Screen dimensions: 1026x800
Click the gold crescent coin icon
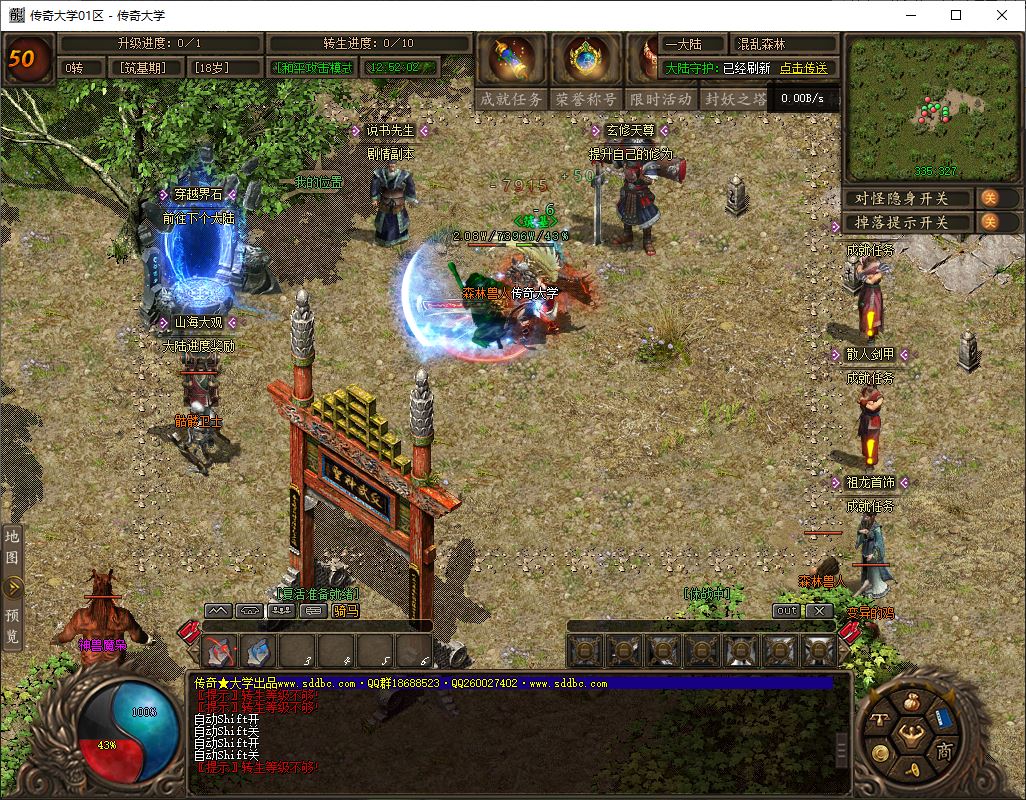click(x=880, y=752)
